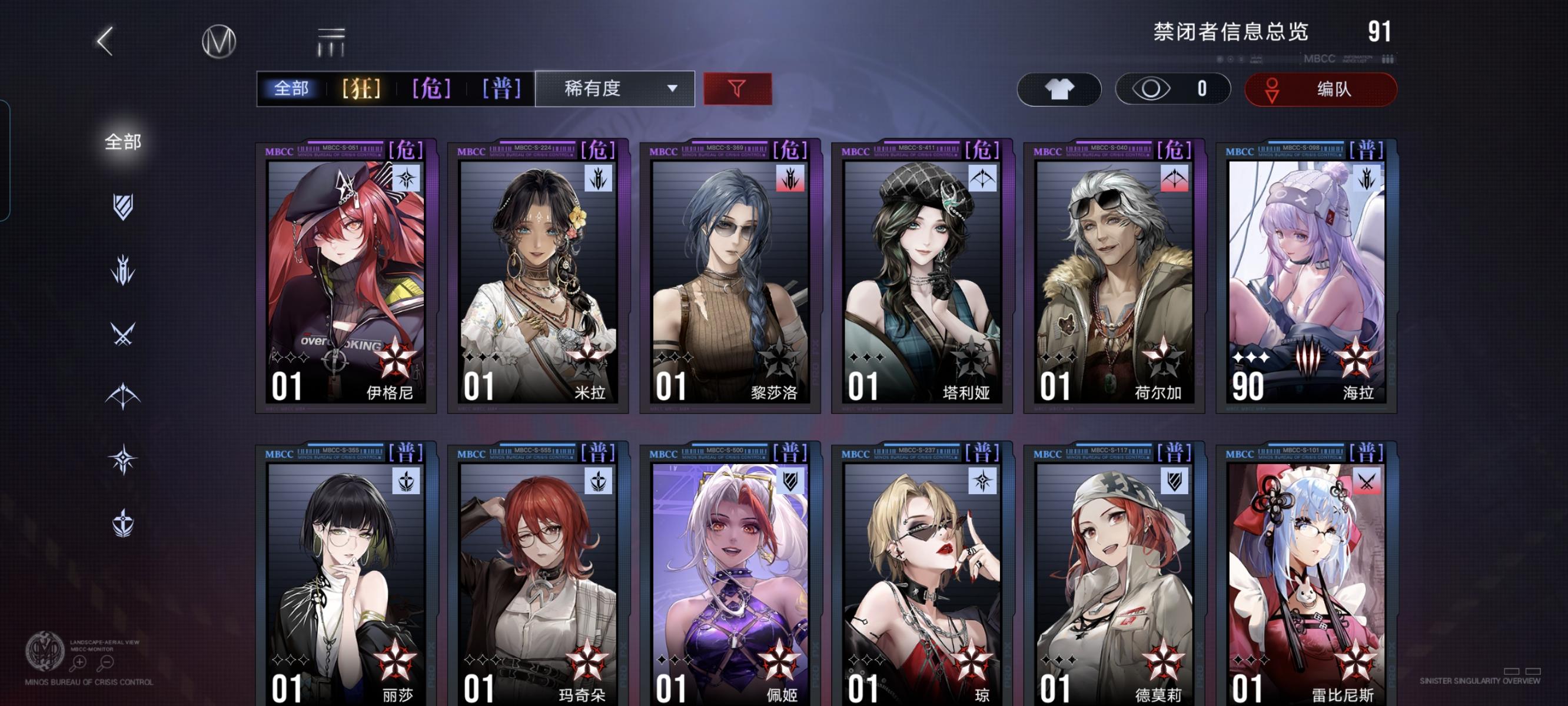The width and height of the screenshot is (1568, 706).
Task: Select the anchor-class filter icon at sidebar bottom
Action: click(124, 524)
